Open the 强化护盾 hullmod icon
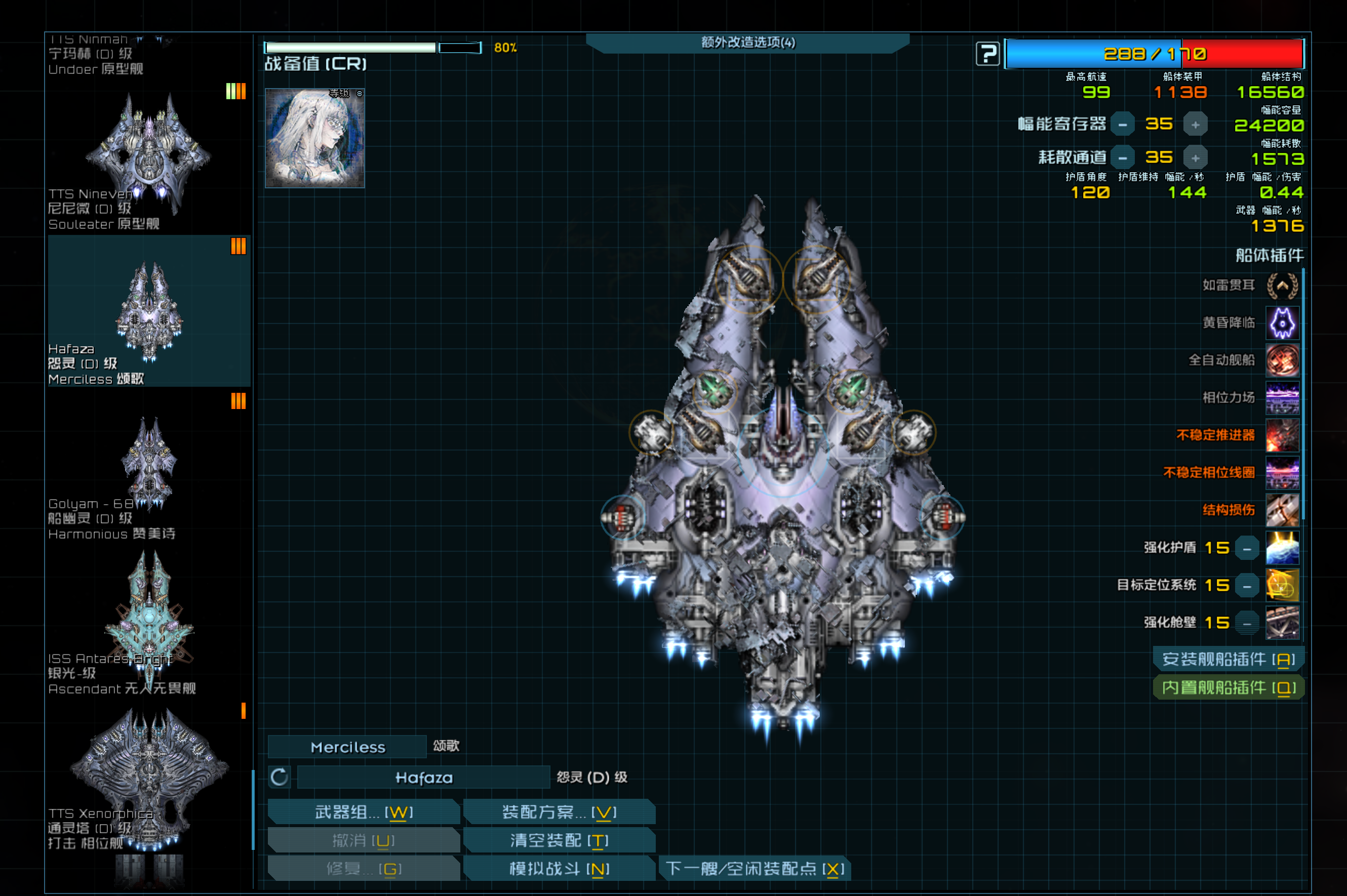The width and height of the screenshot is (1347, 896). [x=1282, y=547]
